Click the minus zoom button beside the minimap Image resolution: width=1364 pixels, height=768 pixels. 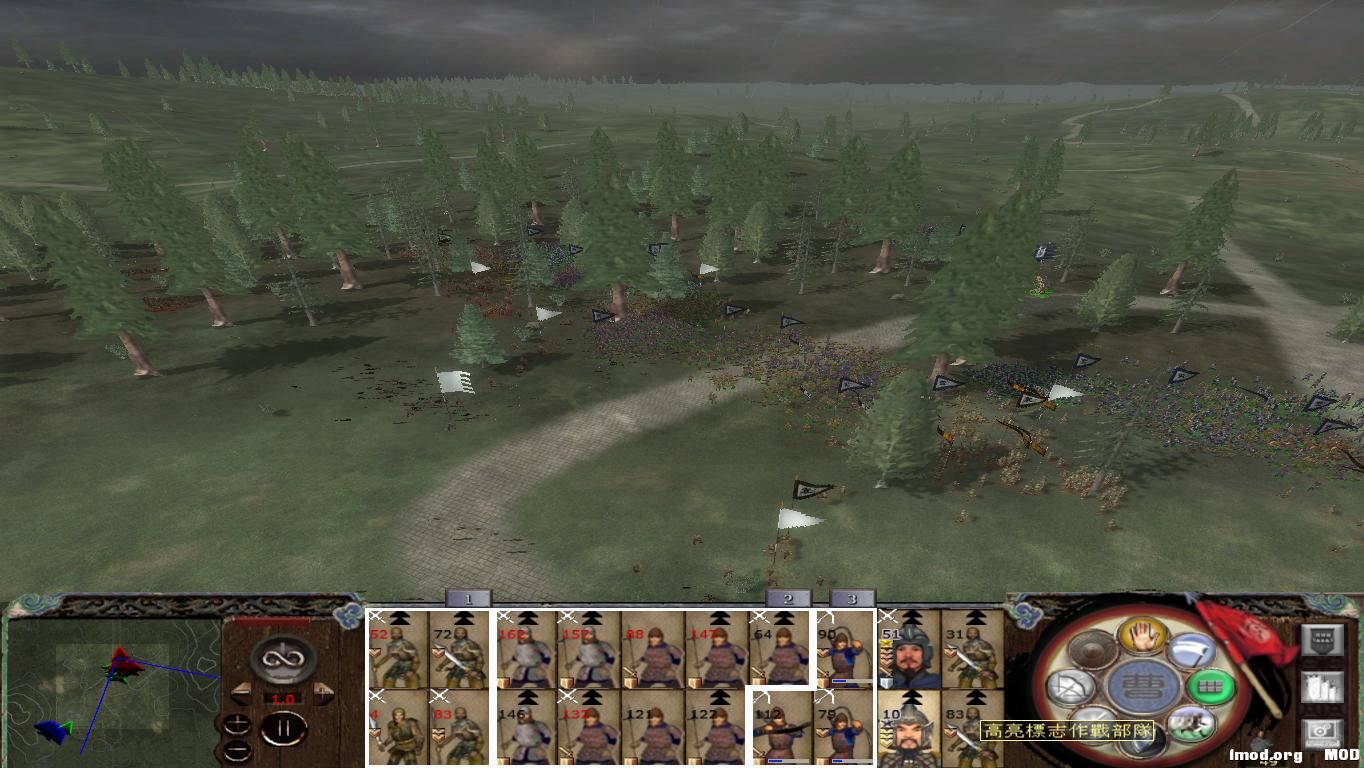[x=237, y=751]
